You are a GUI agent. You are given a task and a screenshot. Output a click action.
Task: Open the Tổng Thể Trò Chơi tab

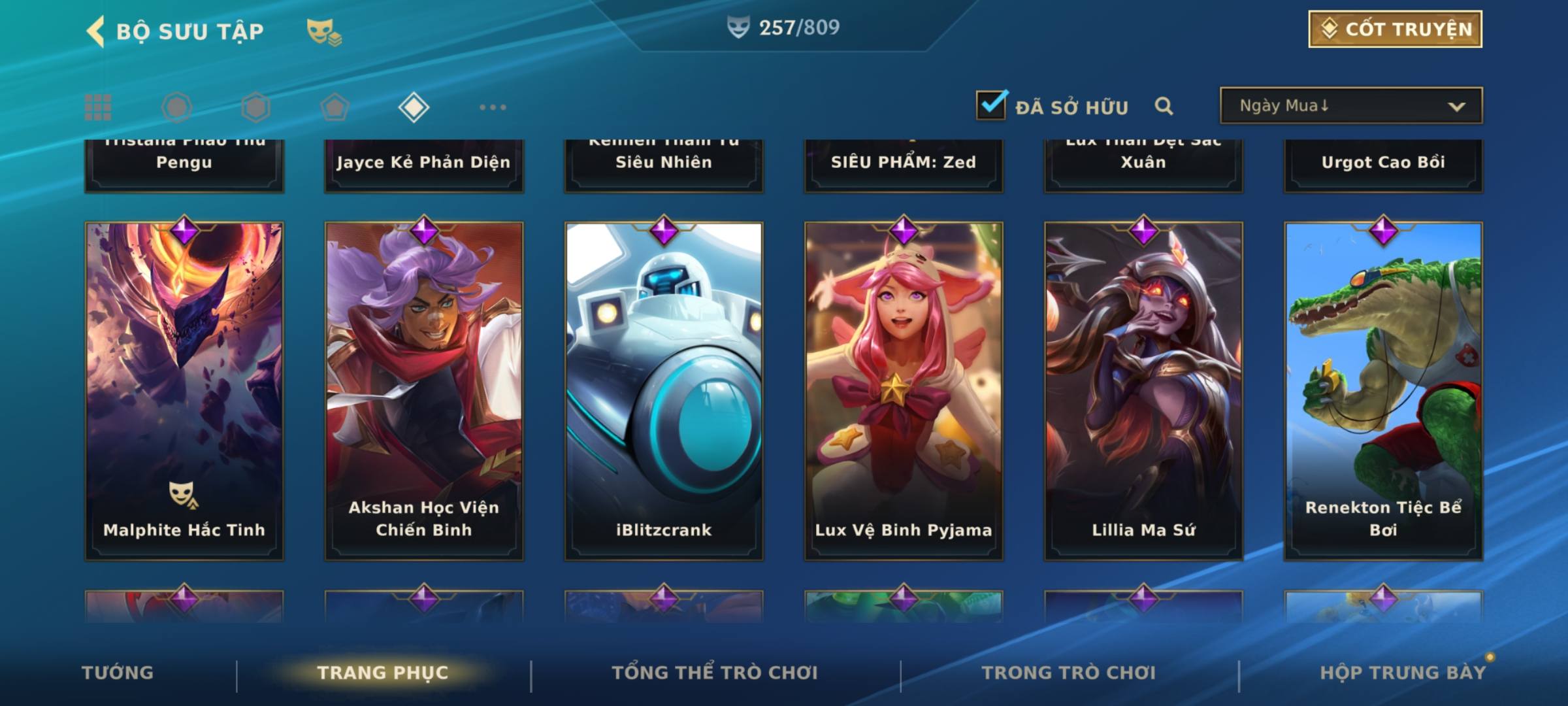tap(715, 673)
